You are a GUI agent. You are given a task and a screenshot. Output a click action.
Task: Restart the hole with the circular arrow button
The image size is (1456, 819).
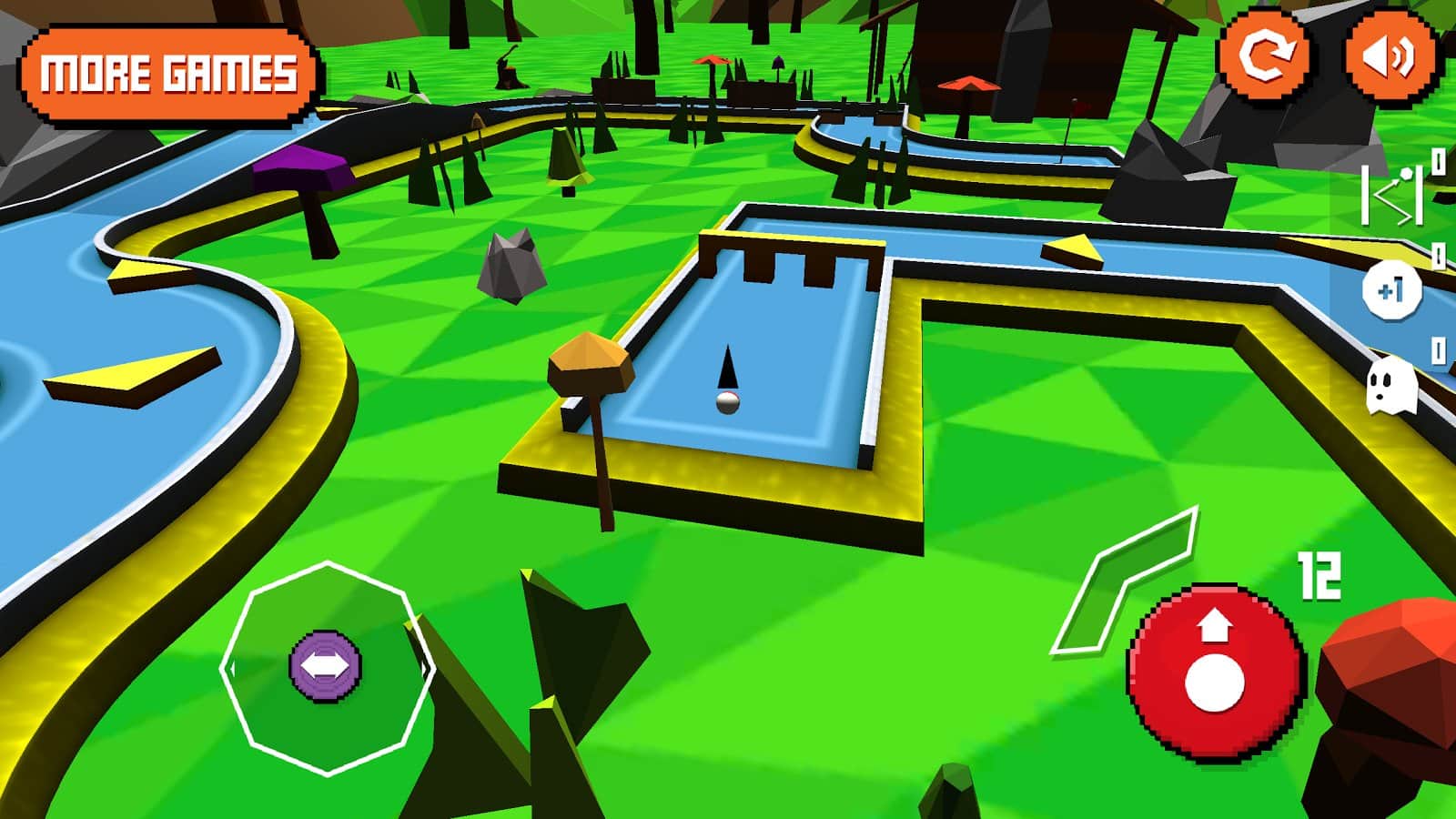1265,56
